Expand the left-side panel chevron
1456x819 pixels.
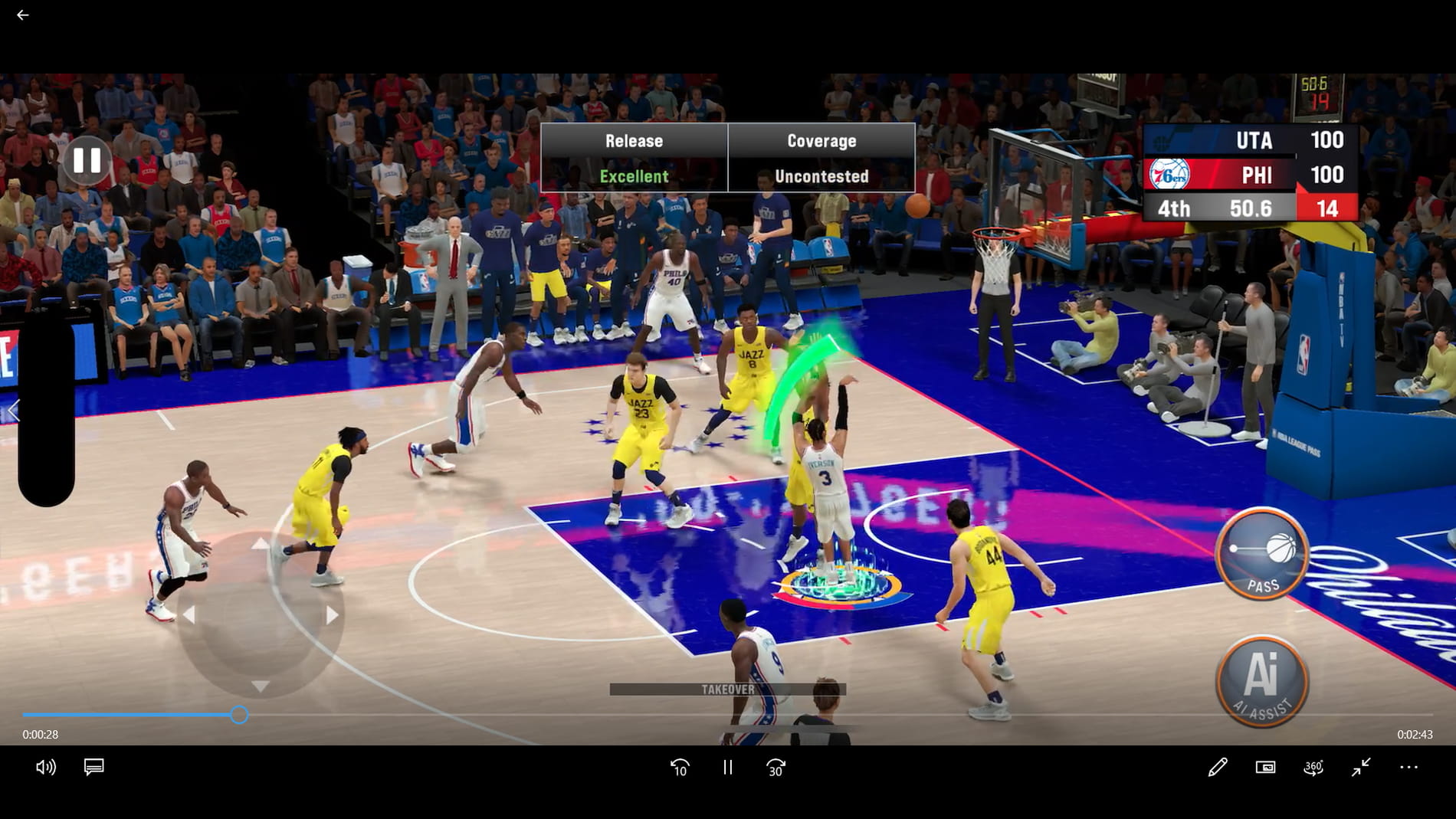click(14, 411)
